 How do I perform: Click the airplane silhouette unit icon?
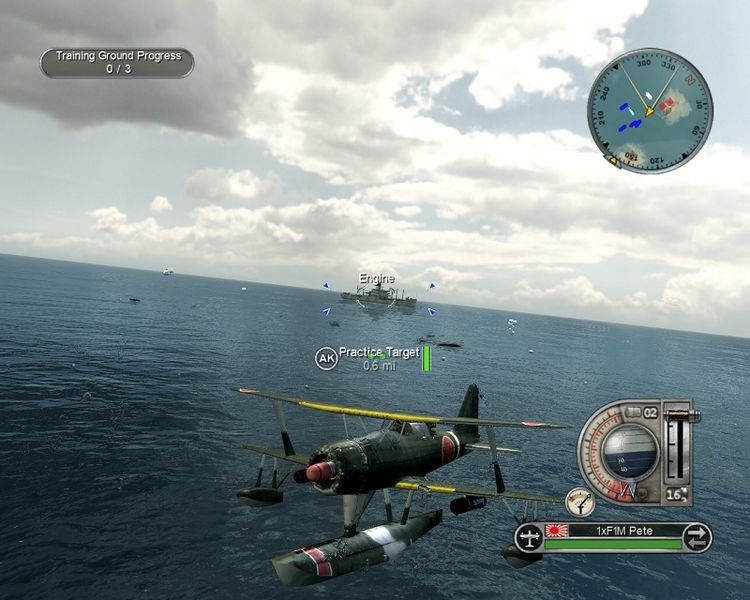point(529,538)
